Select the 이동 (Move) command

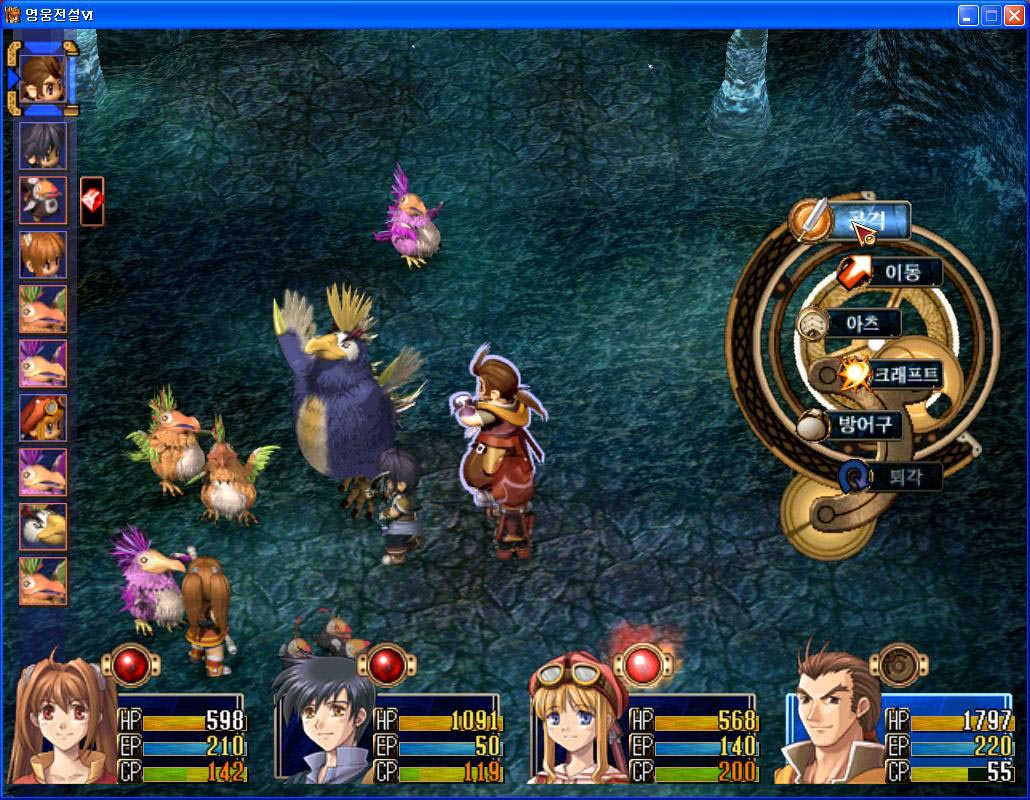(x=902, y=272)
